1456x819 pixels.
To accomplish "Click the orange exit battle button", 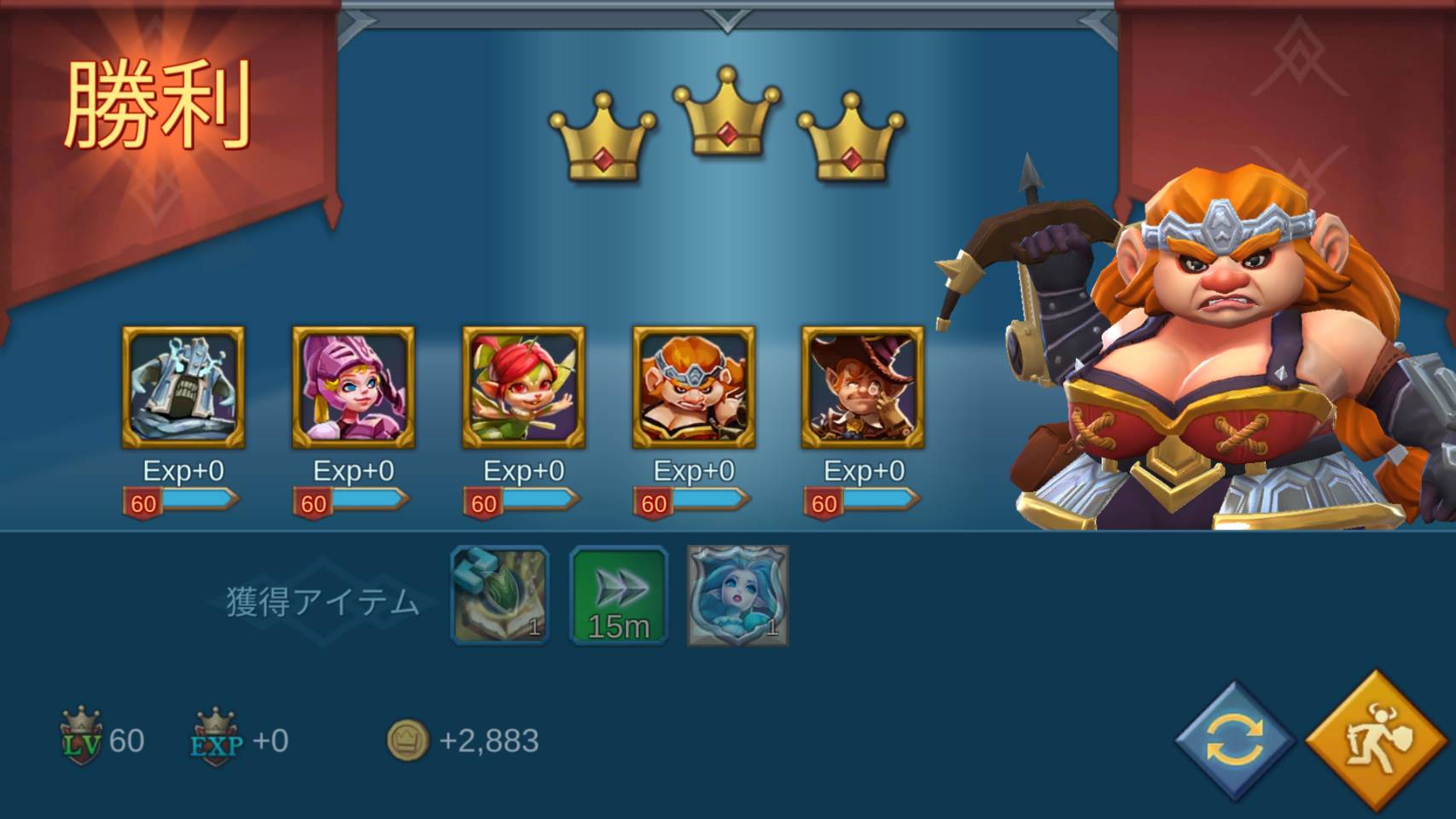I will tap(1377, 741).
